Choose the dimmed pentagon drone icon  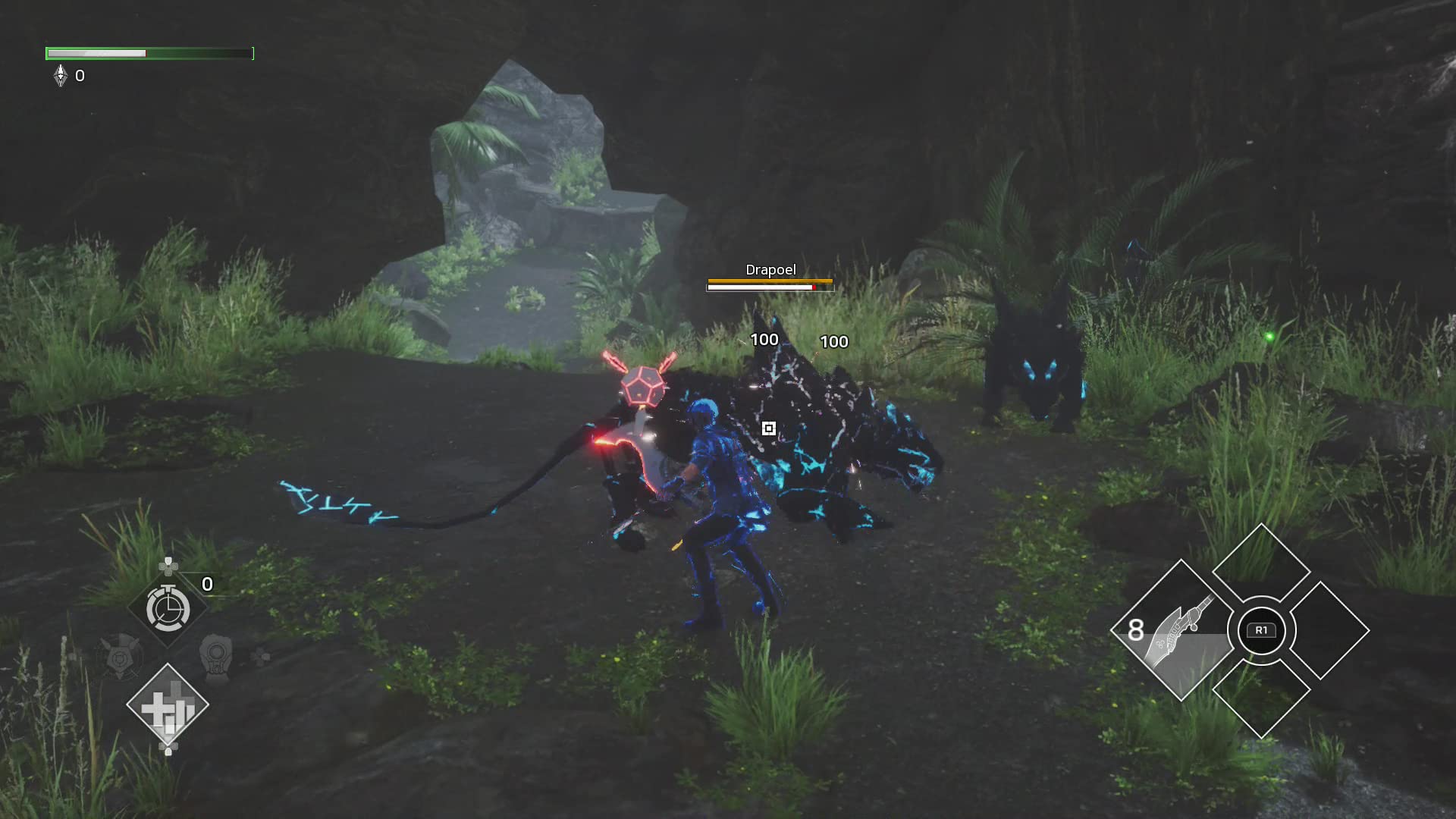click(121, 657)
